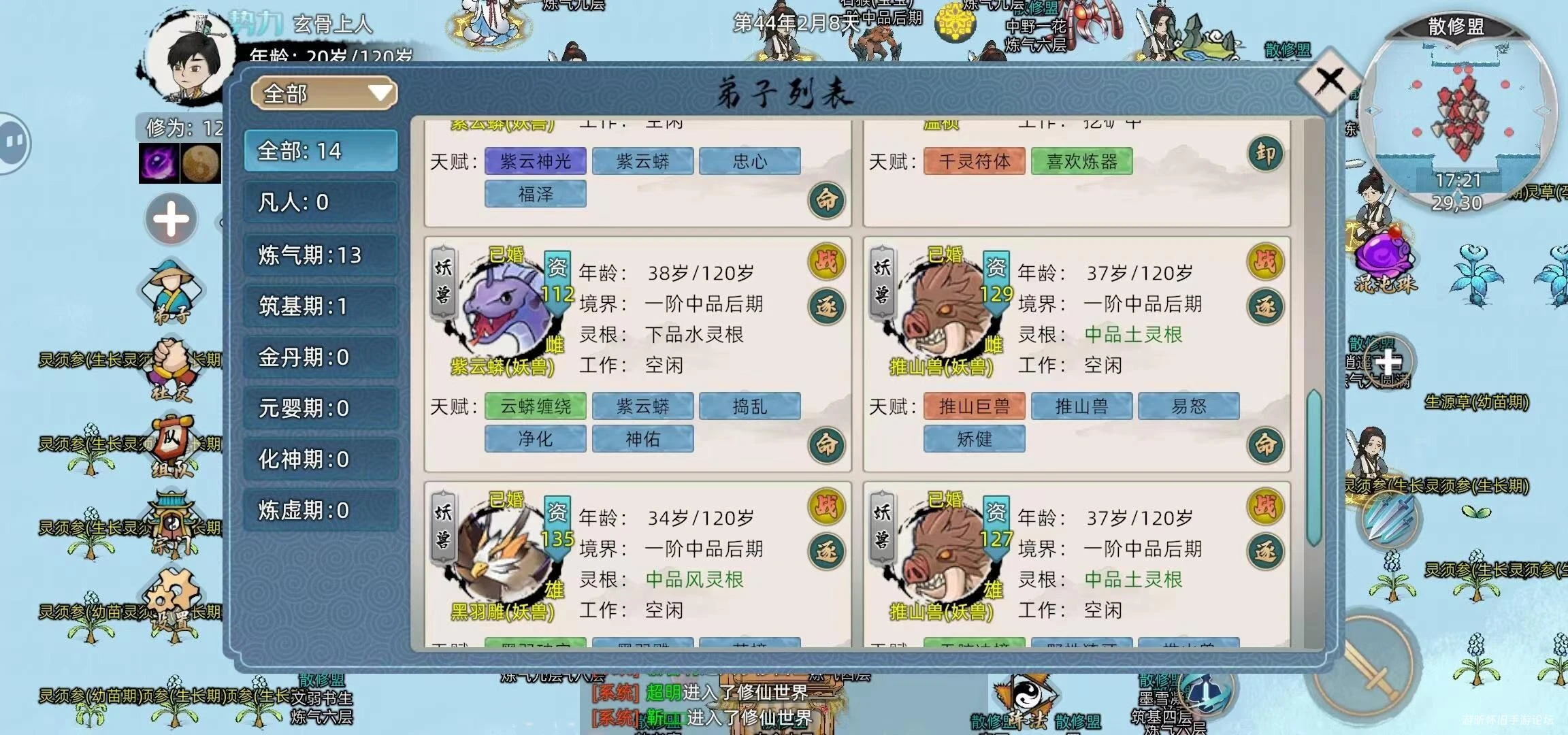Open the 全部 filter dropdown
The width and height of the screenshot is (1568, 735).
tap(323, 93)
